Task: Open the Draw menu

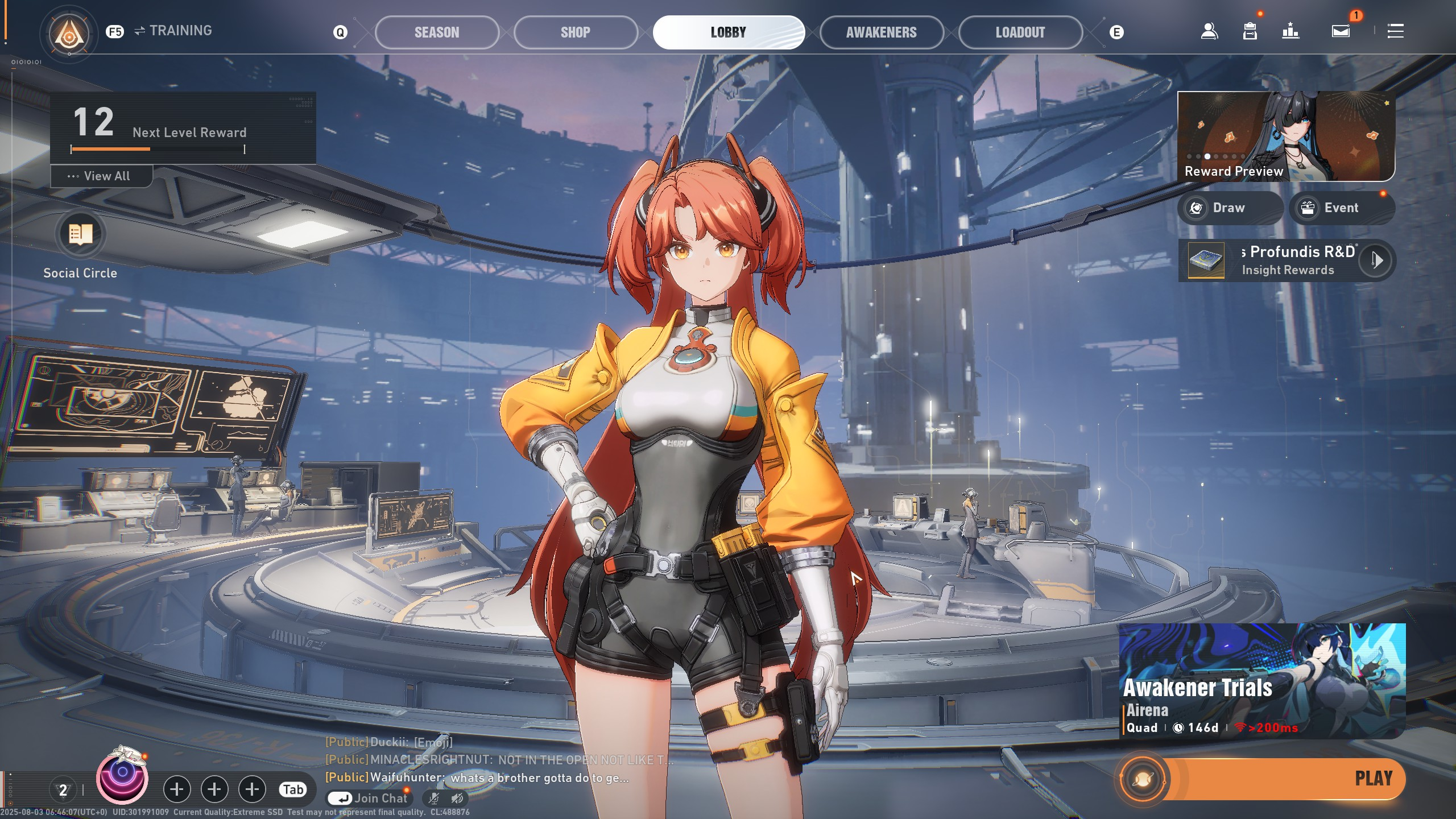Action: coord(1230,208)
